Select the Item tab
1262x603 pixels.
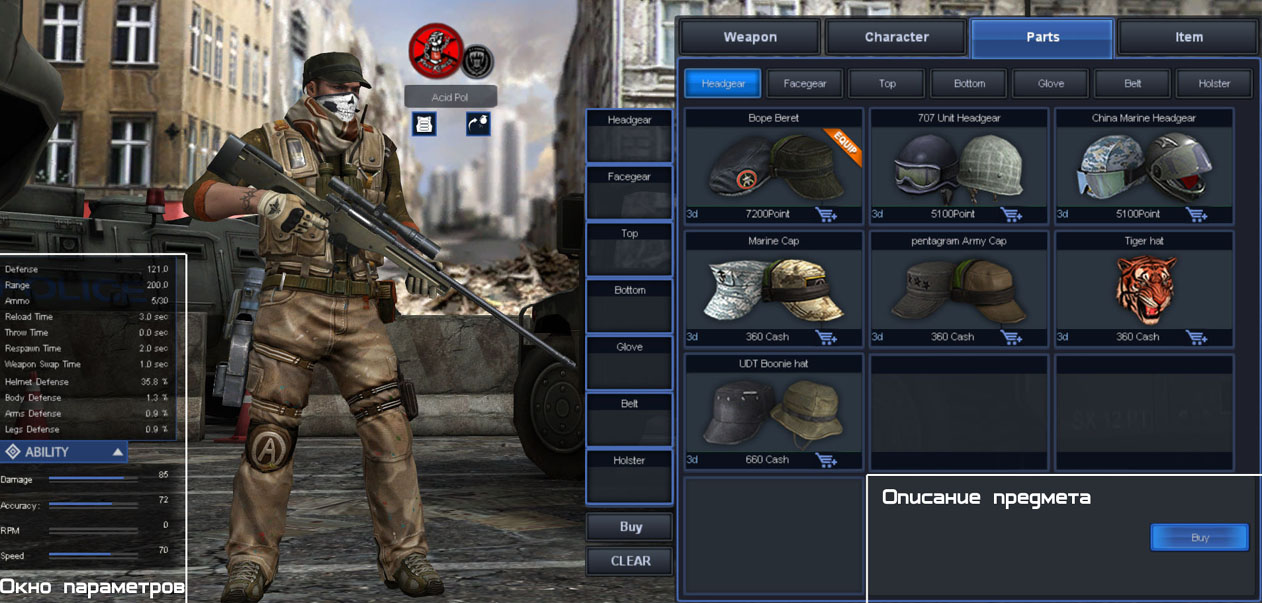(1188, 38)
